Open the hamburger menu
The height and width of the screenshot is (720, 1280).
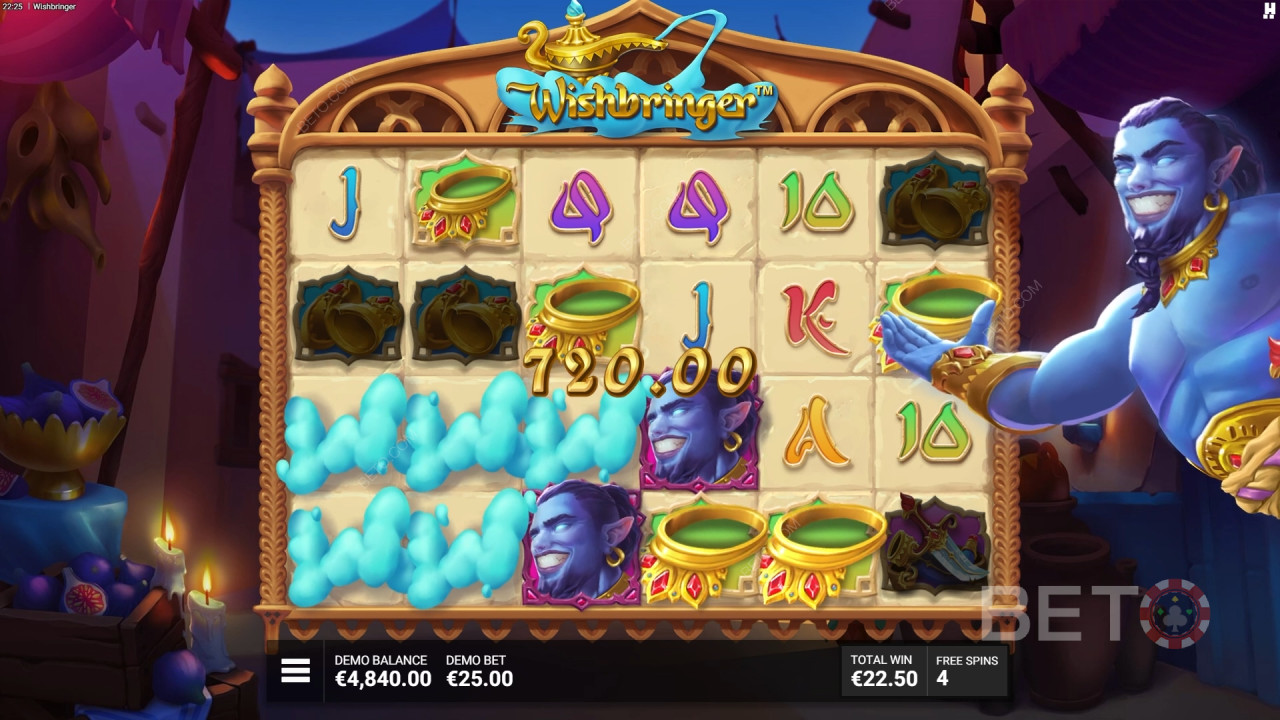[x=295, y=671]
